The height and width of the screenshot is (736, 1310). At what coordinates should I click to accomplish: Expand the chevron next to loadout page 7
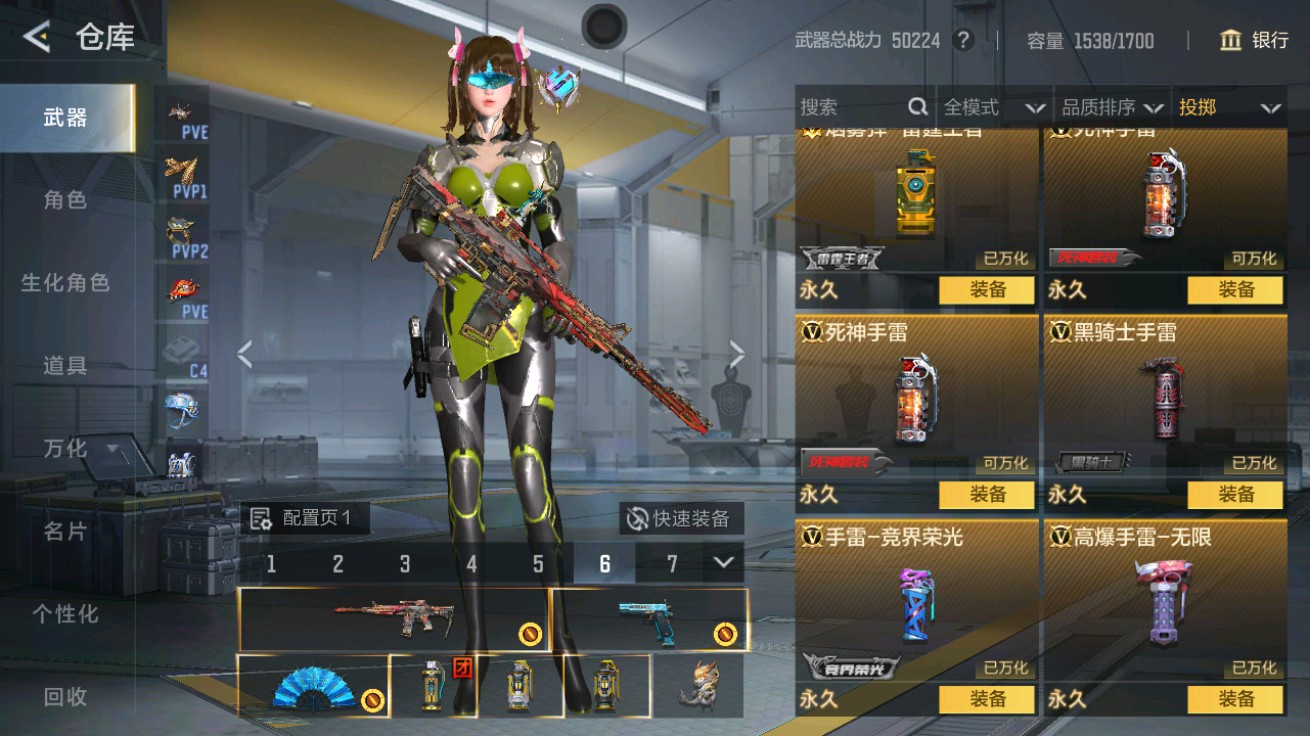(724, 563)
